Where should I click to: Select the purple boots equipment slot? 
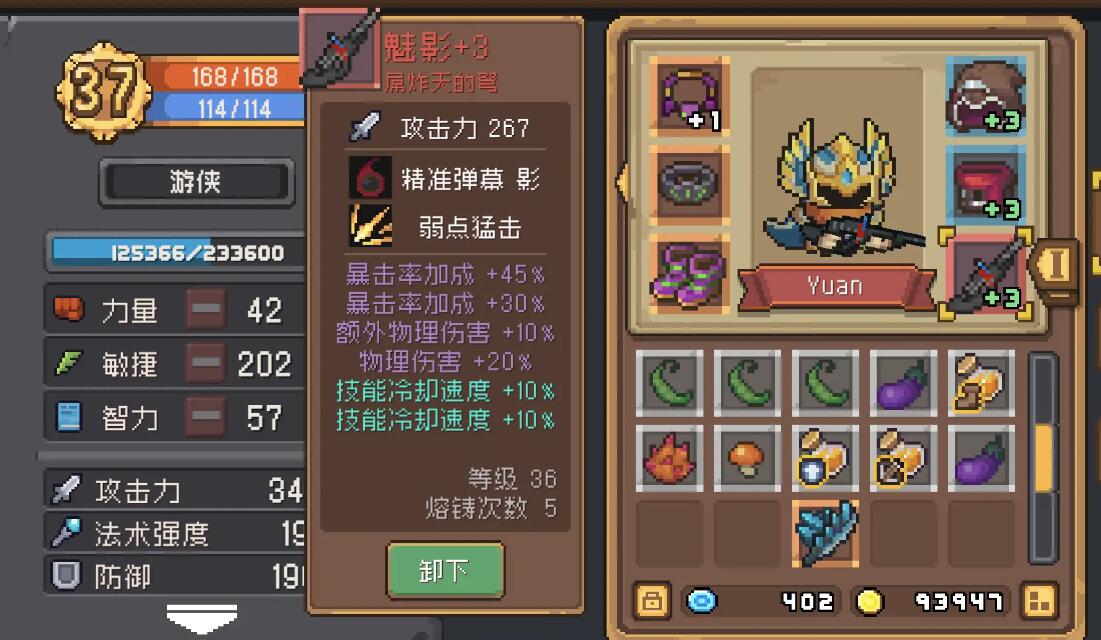(x=689, y=270)
